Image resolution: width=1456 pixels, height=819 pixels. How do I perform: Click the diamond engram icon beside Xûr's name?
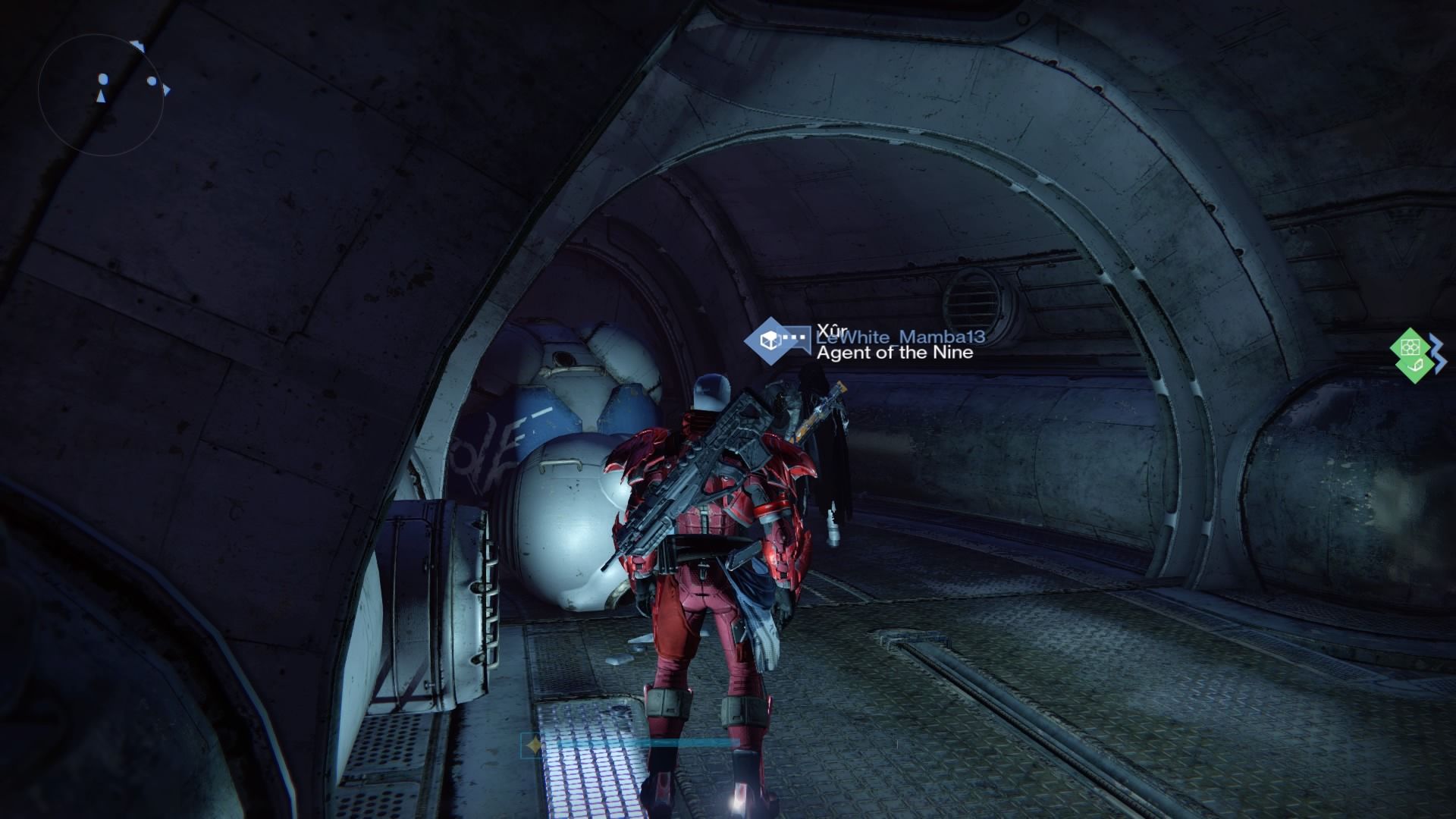coord(768,343)
